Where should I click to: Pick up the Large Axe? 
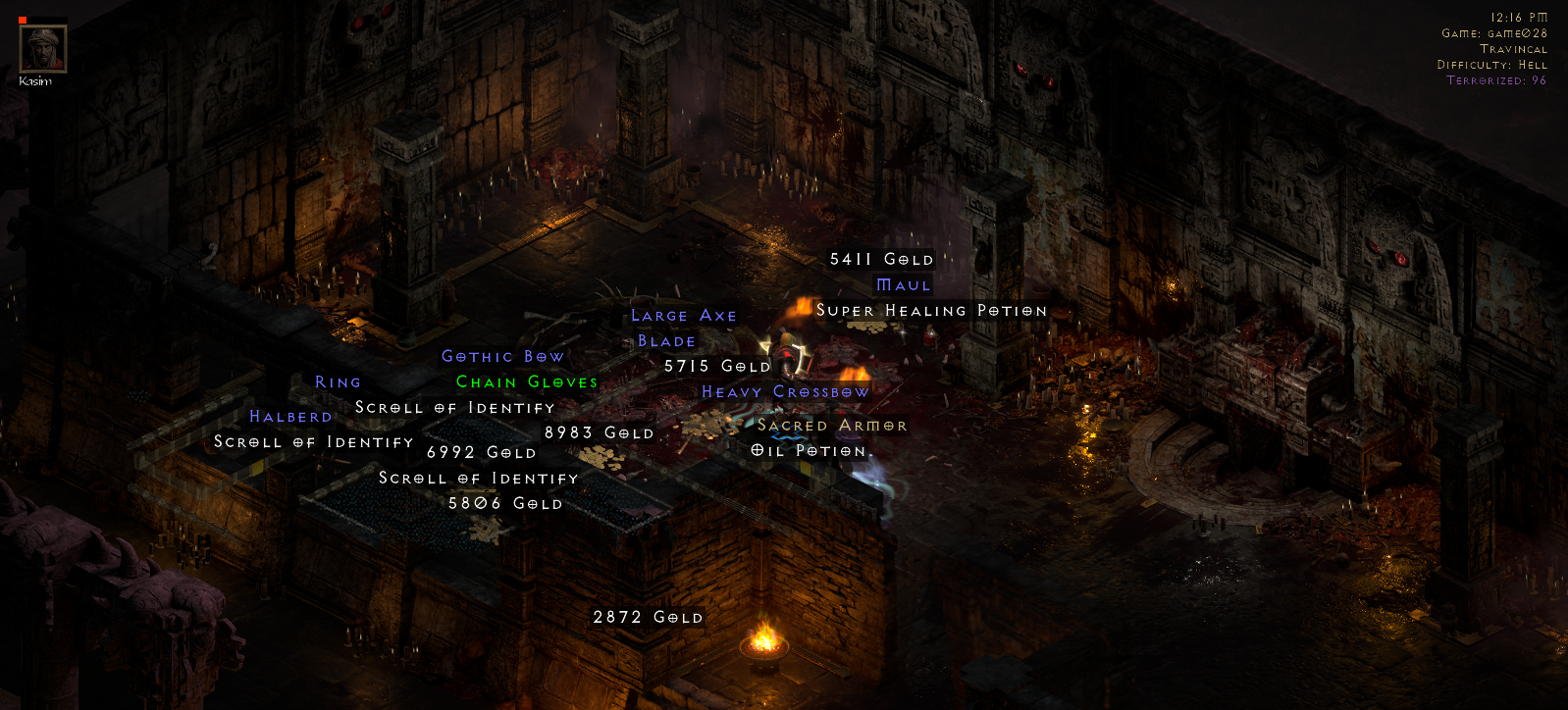point(686,315)
